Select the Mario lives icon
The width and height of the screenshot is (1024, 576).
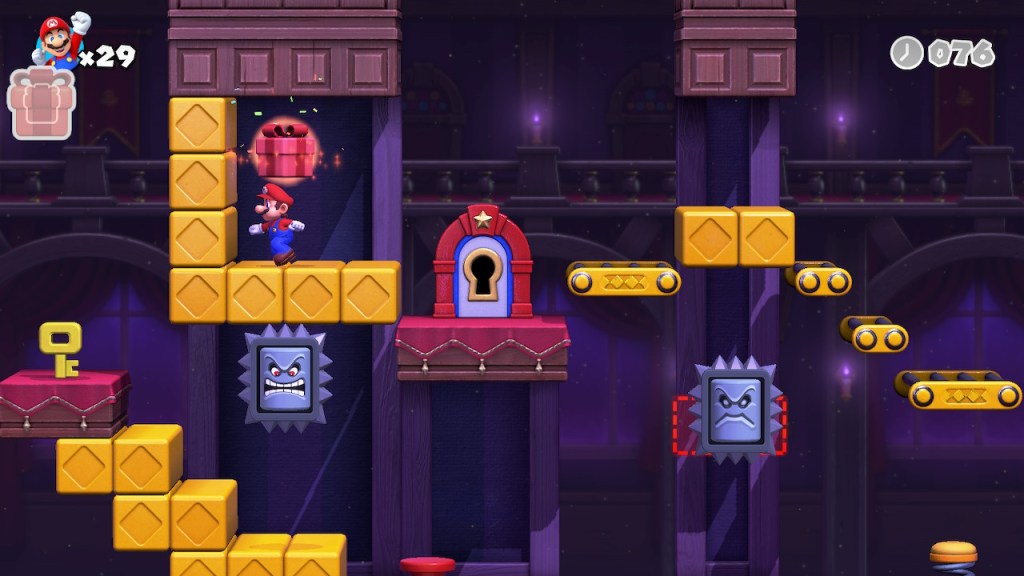point(62,42)
